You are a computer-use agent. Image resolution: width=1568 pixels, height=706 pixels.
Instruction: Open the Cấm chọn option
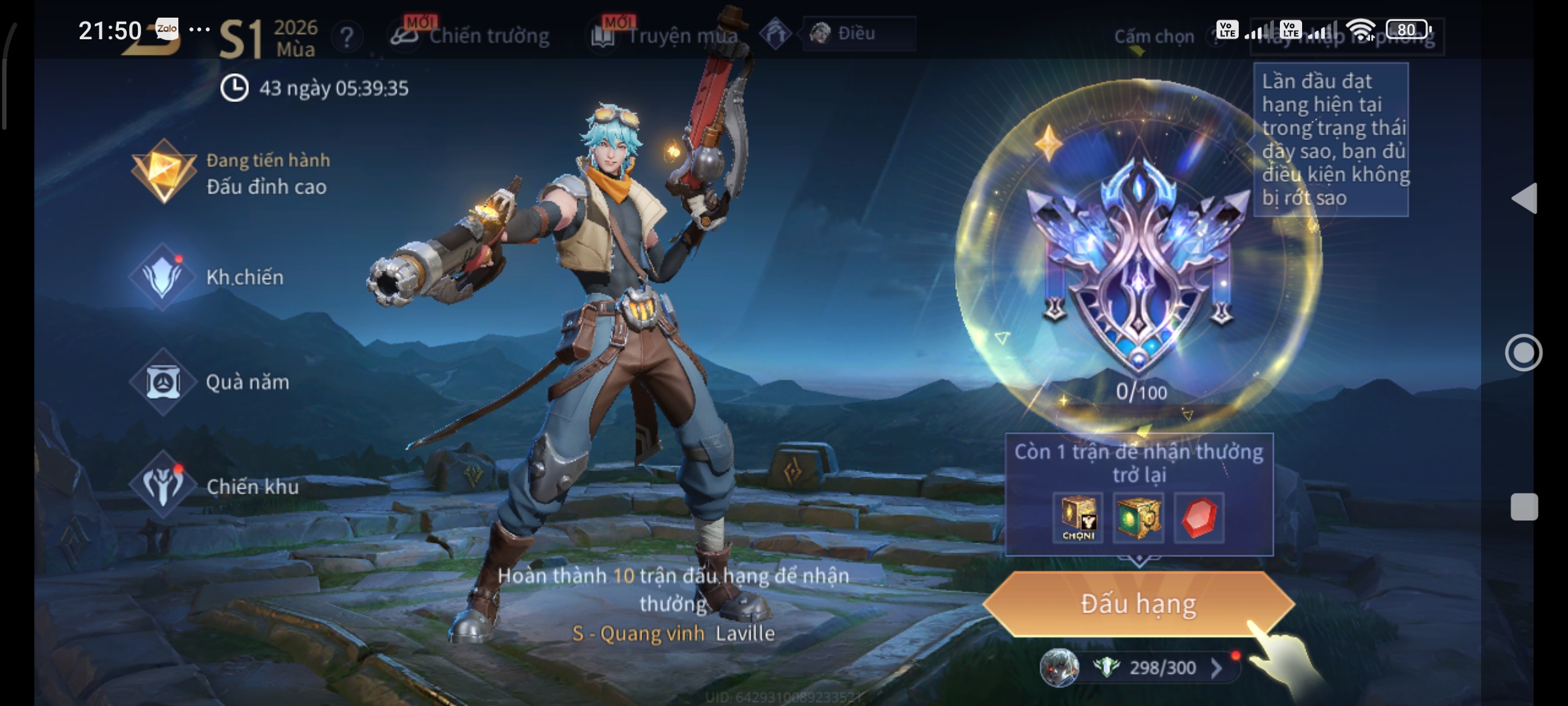1154,37
